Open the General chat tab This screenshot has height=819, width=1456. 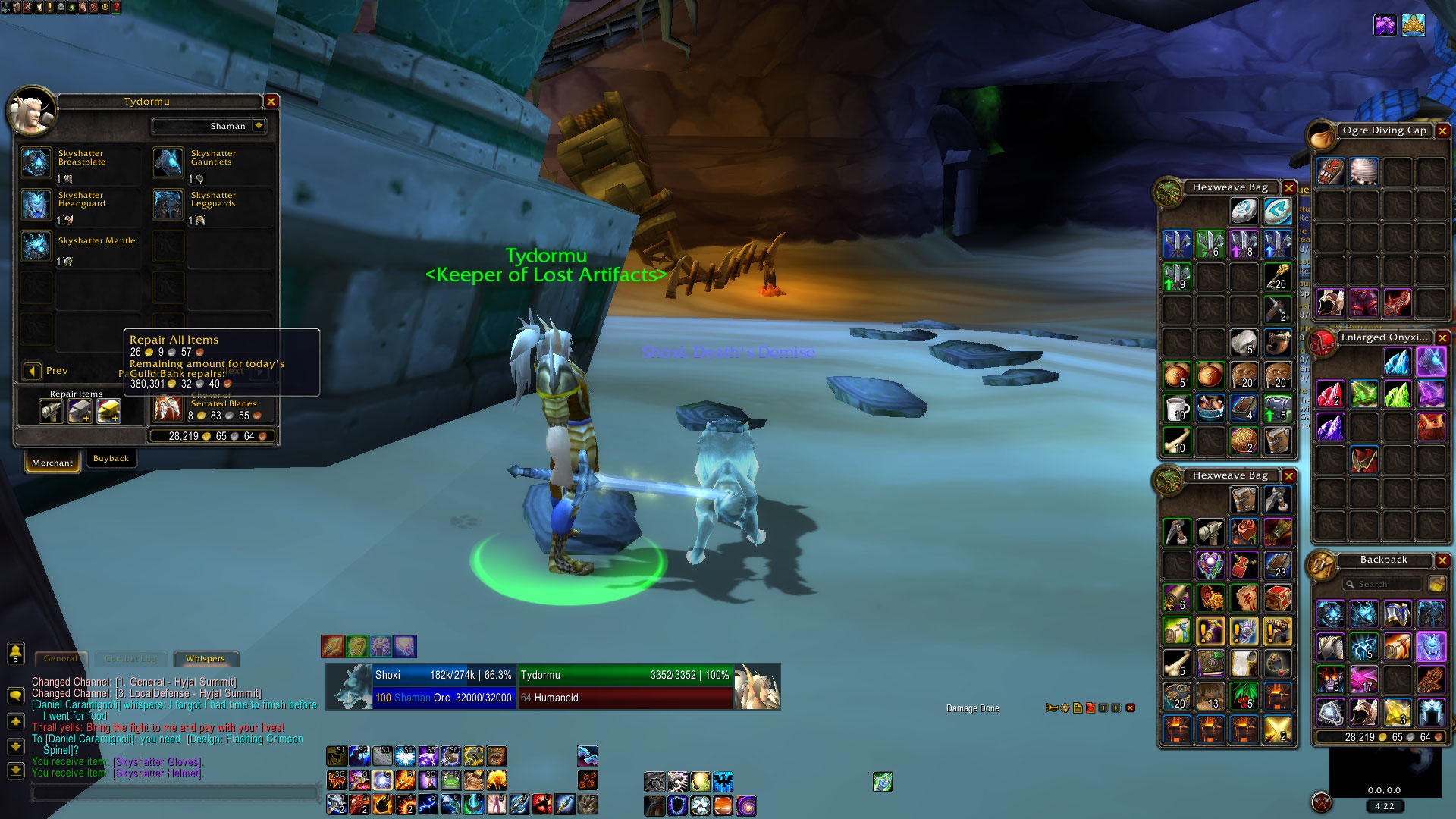click(61, 659)
